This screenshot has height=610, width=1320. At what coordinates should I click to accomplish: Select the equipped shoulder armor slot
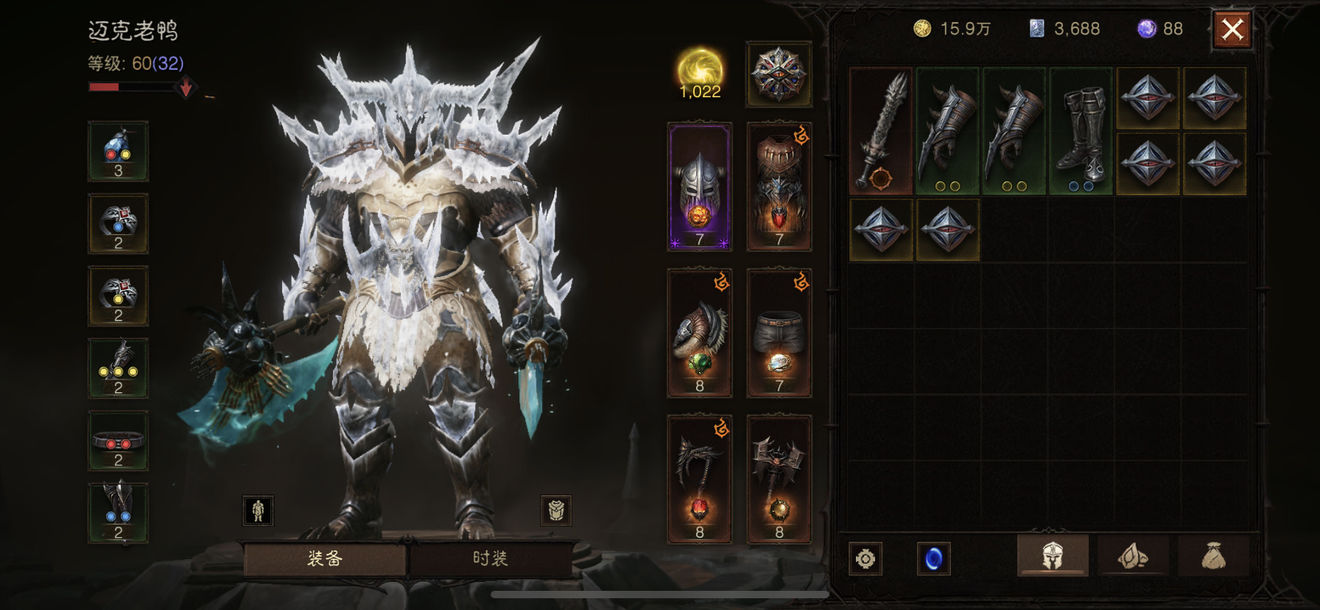pos(699,333)
